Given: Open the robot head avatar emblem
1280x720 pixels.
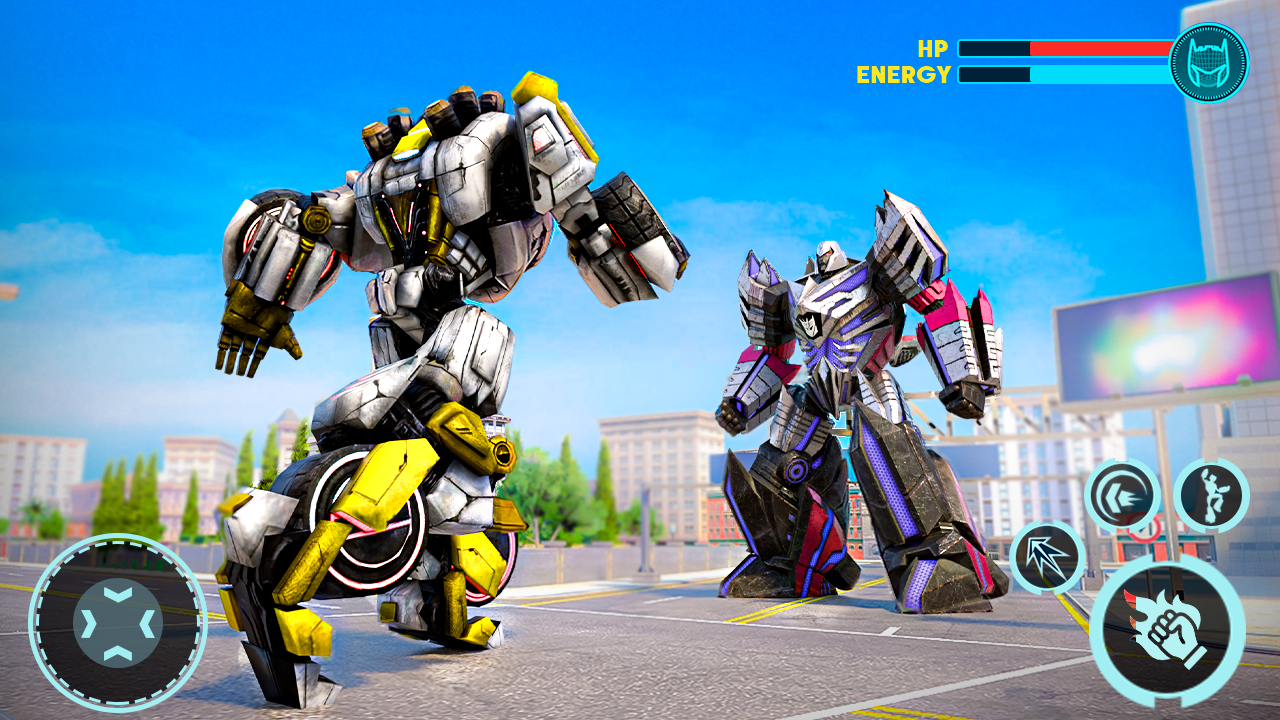Looking at the screenshot, I should [1210, 62].
